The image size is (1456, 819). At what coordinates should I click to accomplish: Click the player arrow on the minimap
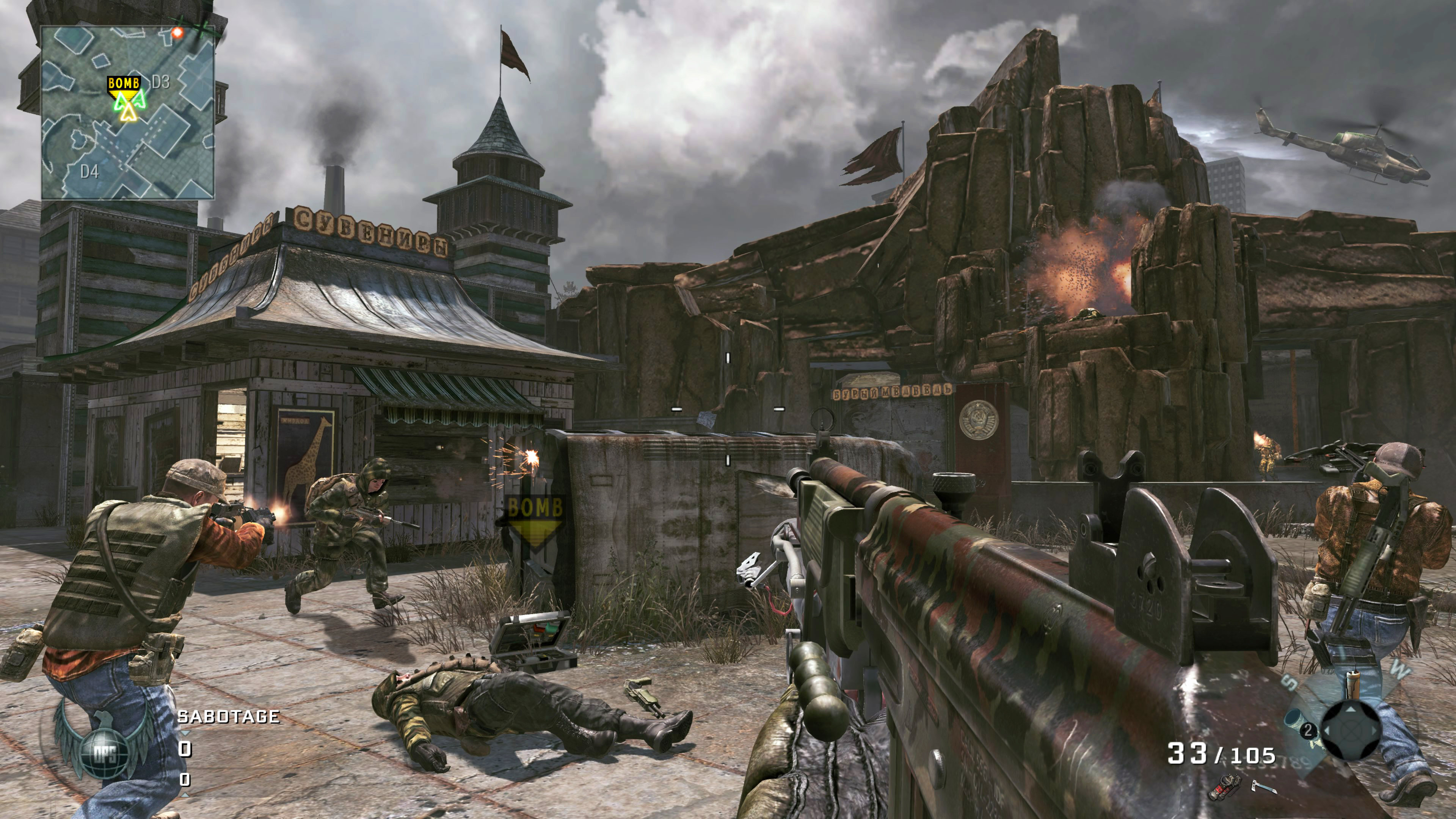point(129,114)
